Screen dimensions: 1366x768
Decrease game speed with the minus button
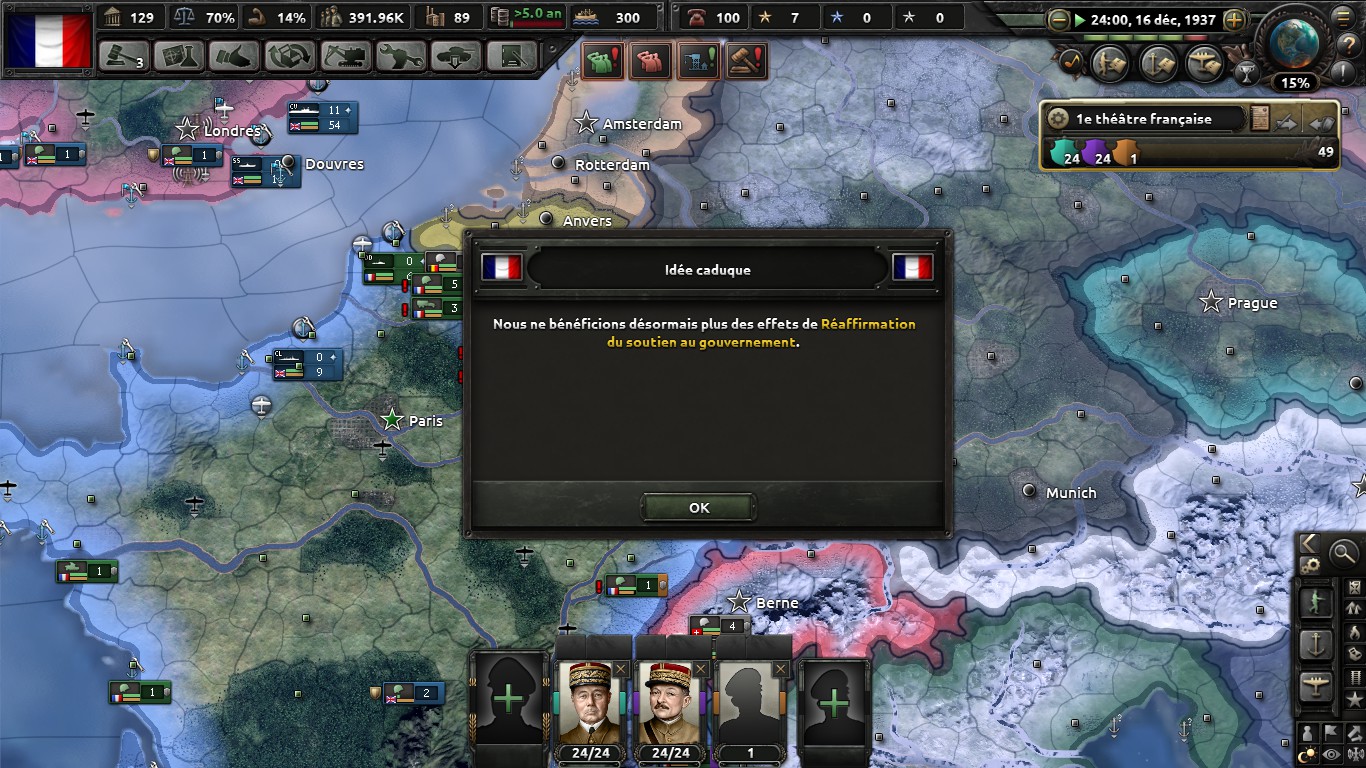(x=1059, y=19)
